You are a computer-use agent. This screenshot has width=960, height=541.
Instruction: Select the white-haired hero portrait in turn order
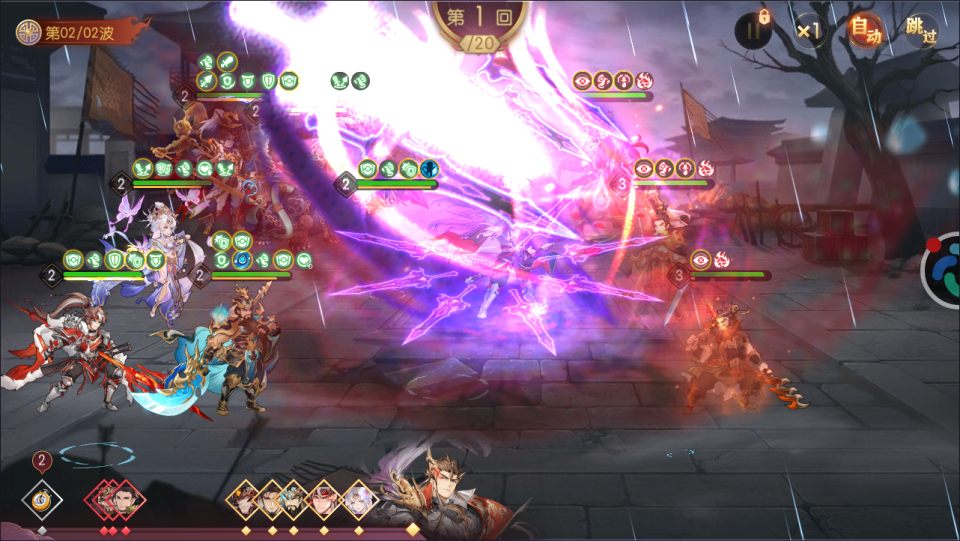(x=357, y=497)
